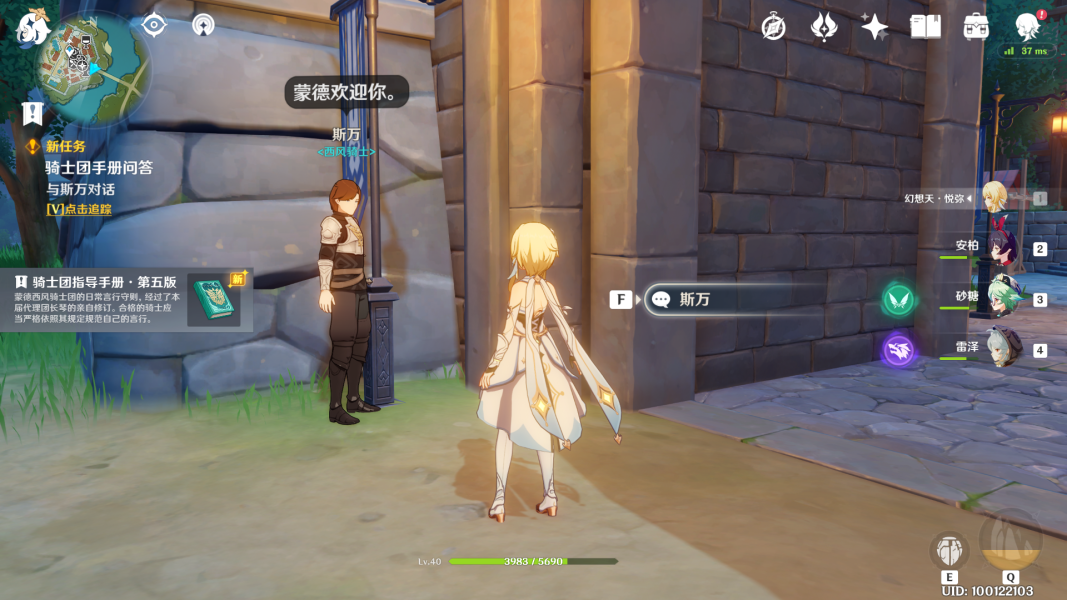The image size is (1067, 600).
Task: Open the adventurer handbook book icon
Action: pyautogui.click(x=925, y=27)
